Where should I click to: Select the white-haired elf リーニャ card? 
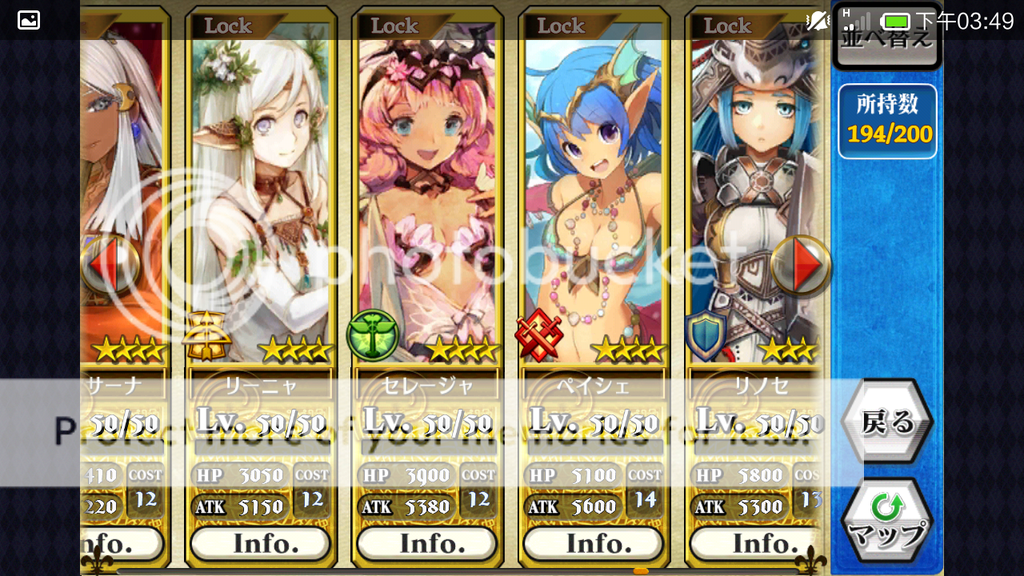260,200
